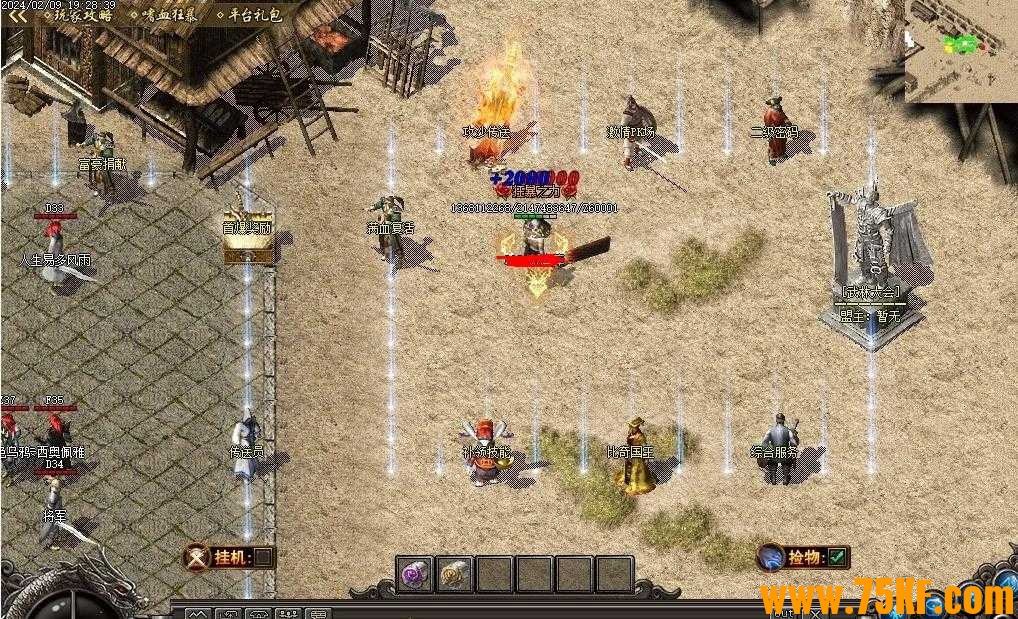Viewport: 1018px width, 619px height.
Task: Click the minimap in the corner
Action: [x=961, y=50]
